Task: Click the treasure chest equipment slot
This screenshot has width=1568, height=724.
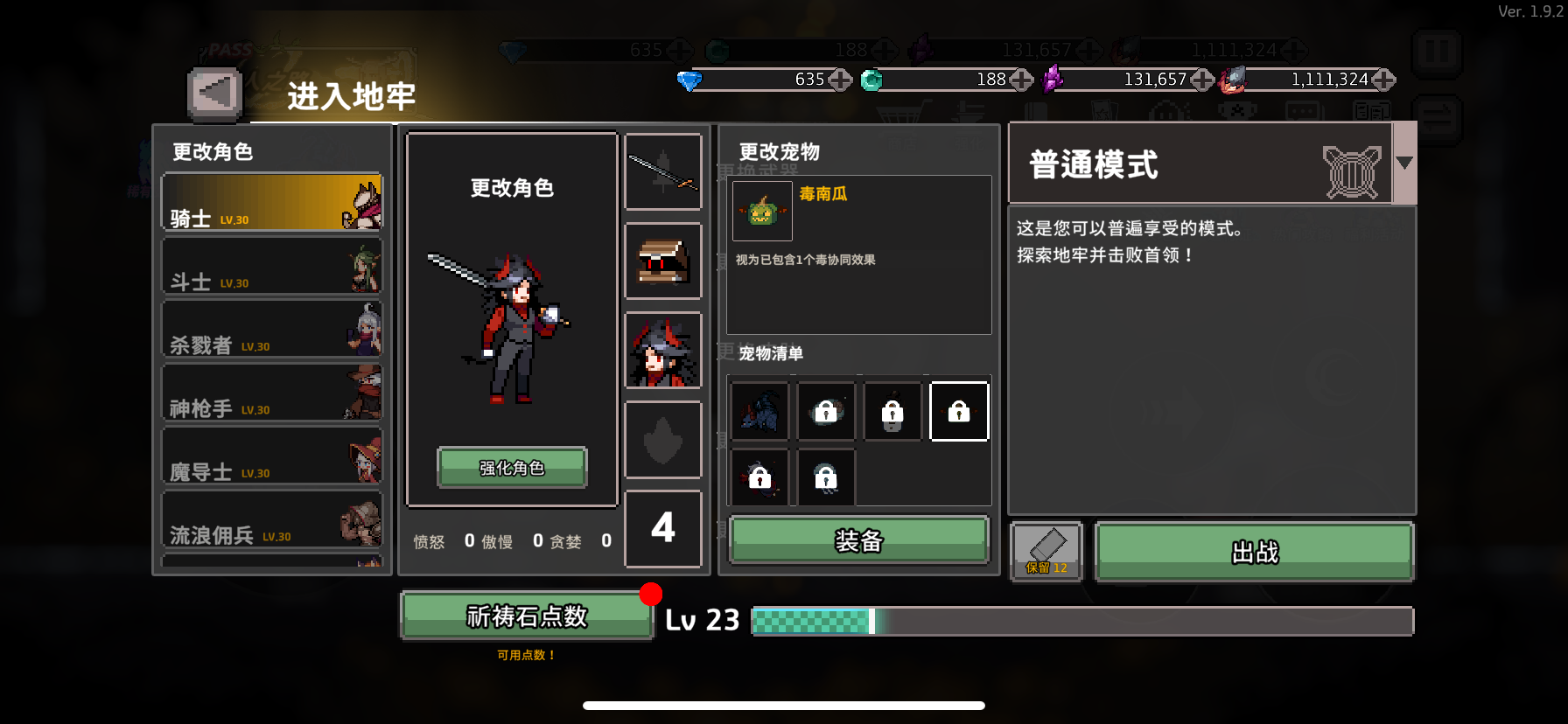Action: 662,261
